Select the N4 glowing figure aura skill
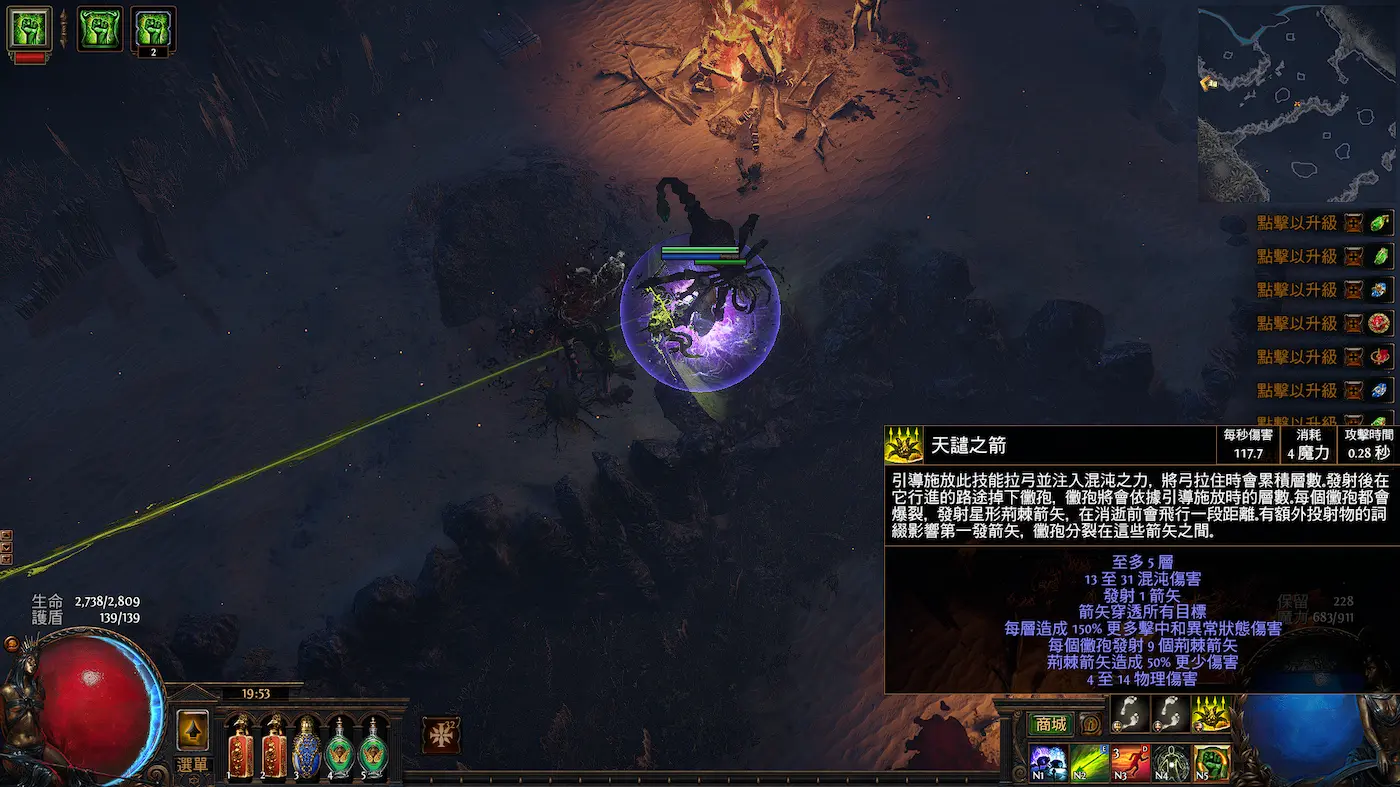This screenshot has width=1400, height=787. 1171,764
